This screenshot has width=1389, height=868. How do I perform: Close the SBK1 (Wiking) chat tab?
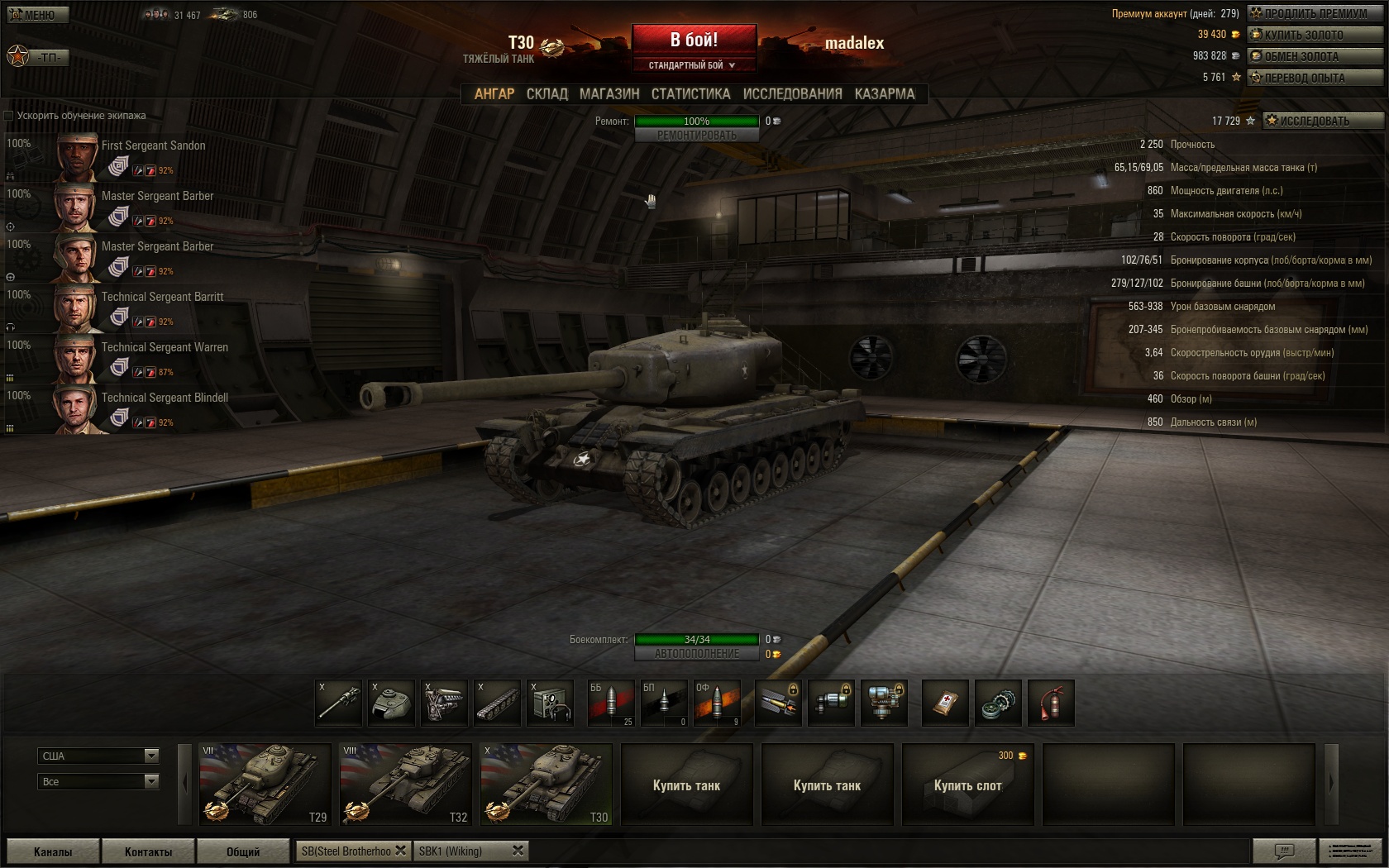(518, 851)
